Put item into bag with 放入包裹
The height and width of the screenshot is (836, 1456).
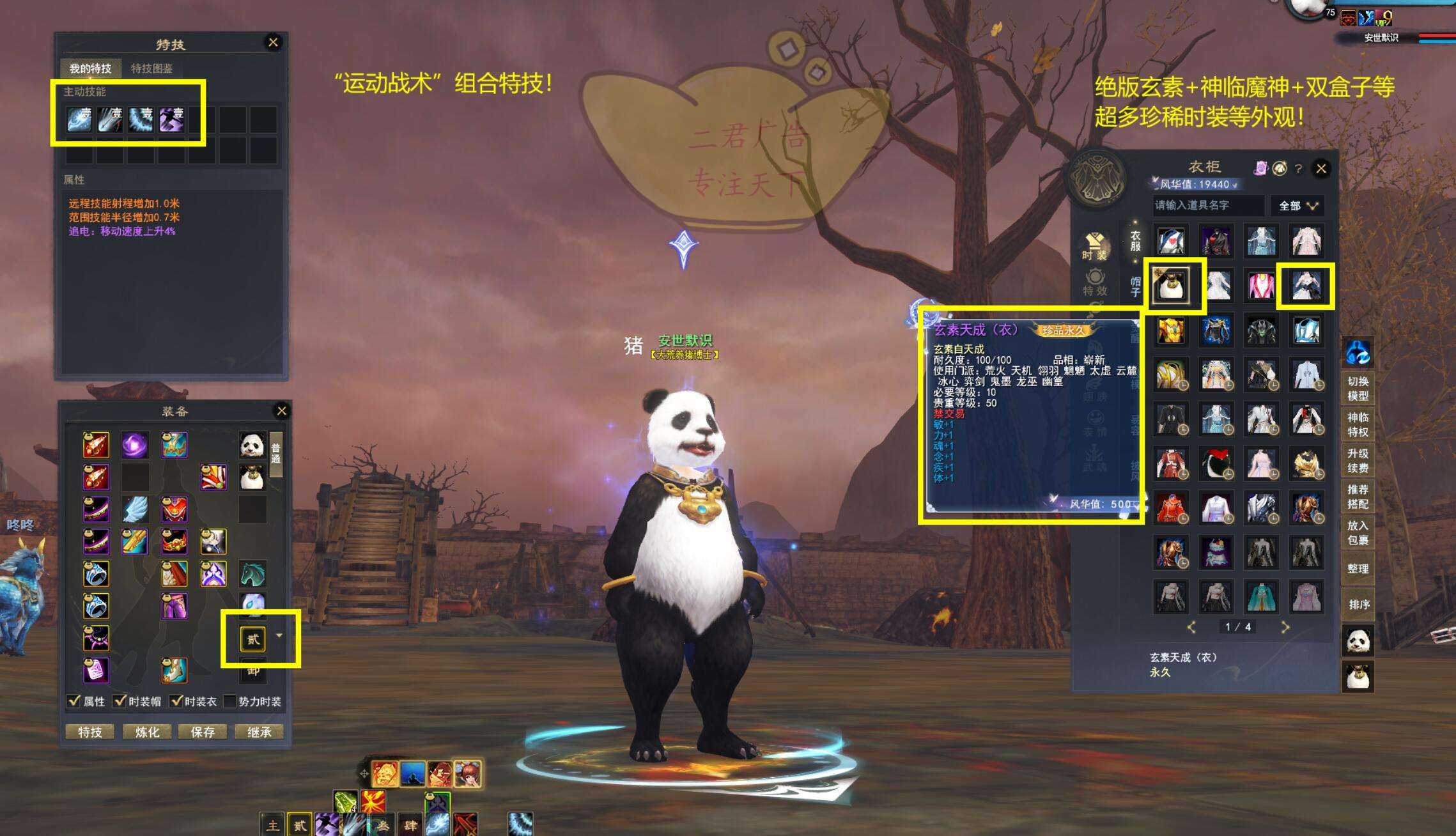[1358, 532]
